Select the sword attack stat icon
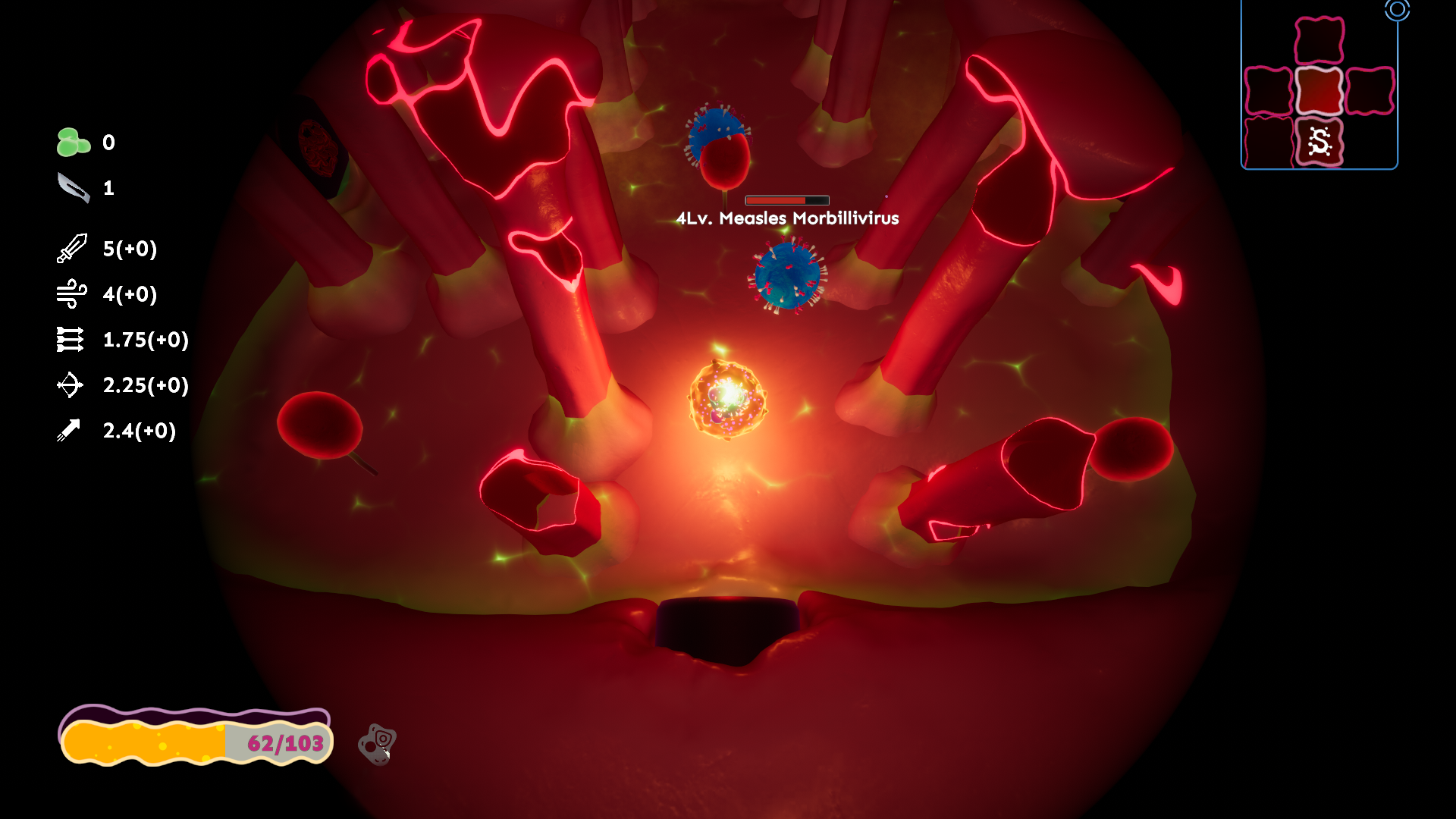Viewport: 1456px width, 819px height. [72, 249]
